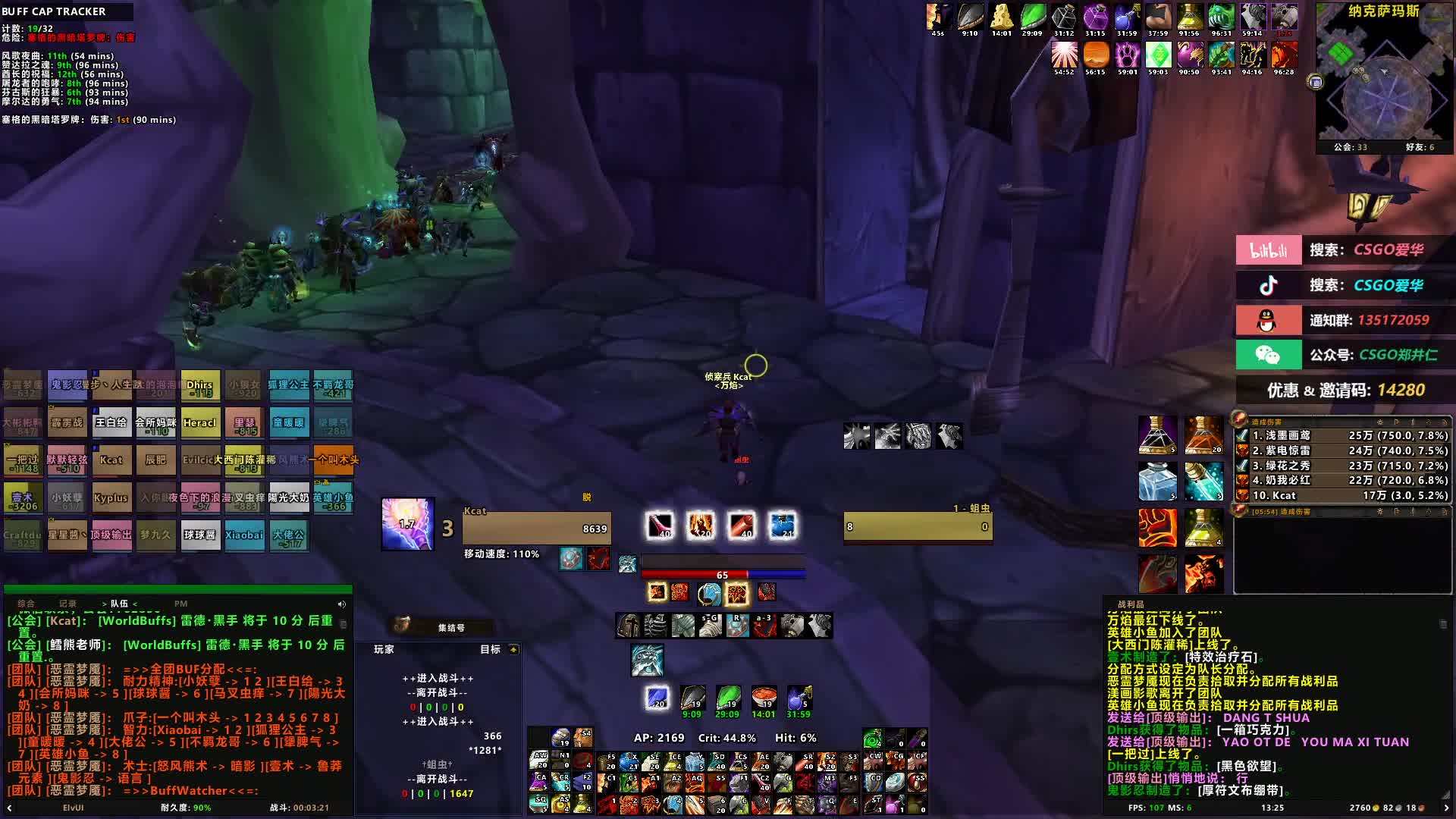Use the blue crystal flask with 5 charges
Viewport: 1456px width, 819px height.
(x=1157, y=482)
